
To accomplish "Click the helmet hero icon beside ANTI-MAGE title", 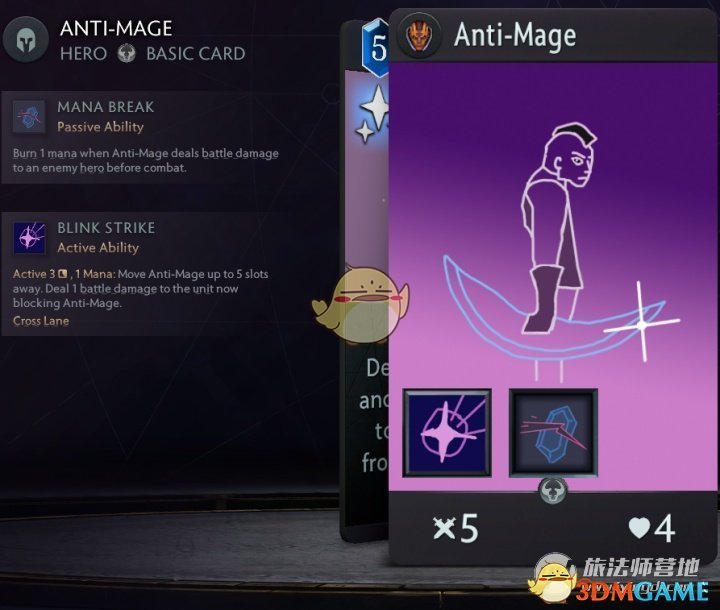I will [26, 40].
